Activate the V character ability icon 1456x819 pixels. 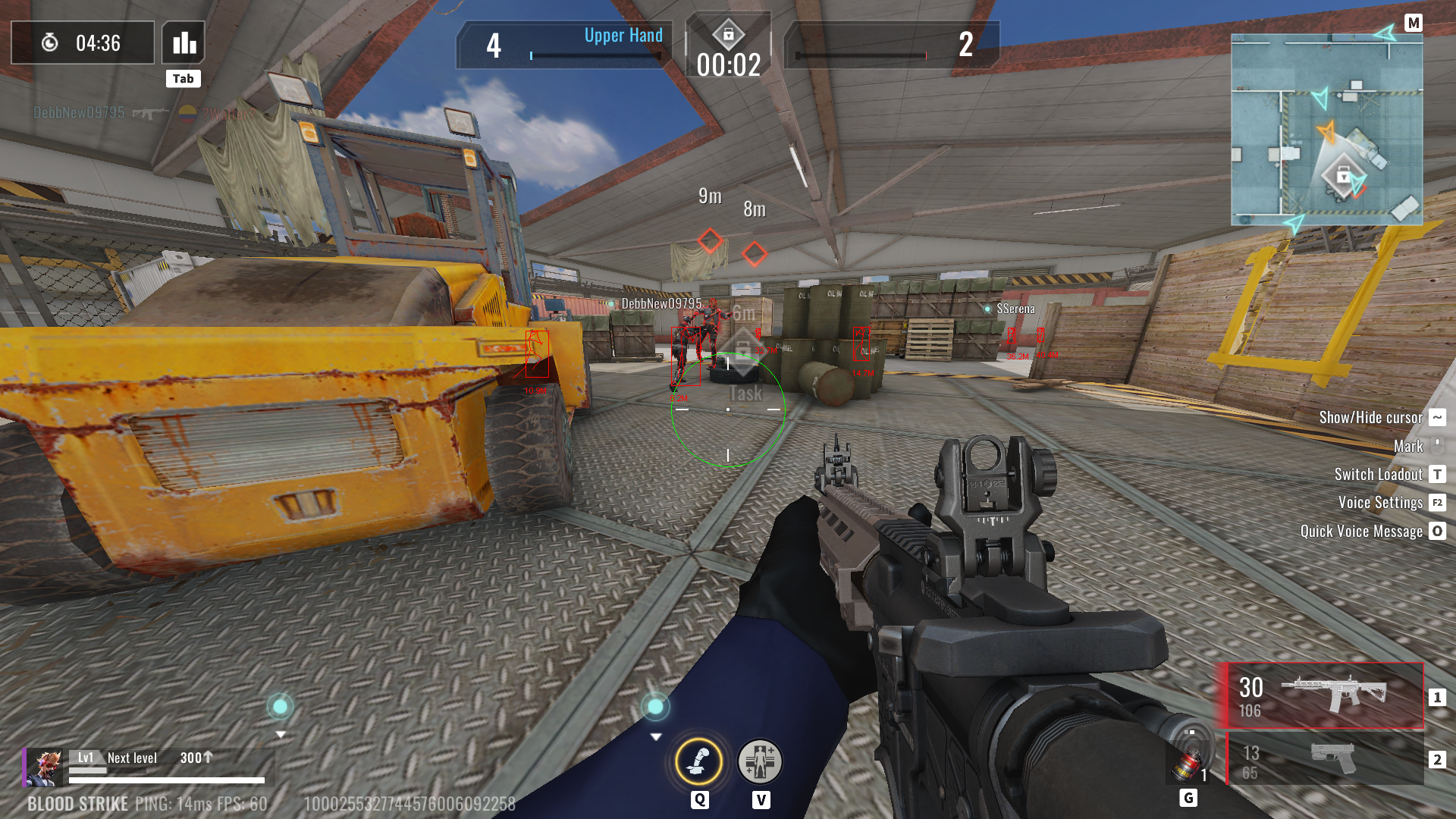click(x=760, y=761)
